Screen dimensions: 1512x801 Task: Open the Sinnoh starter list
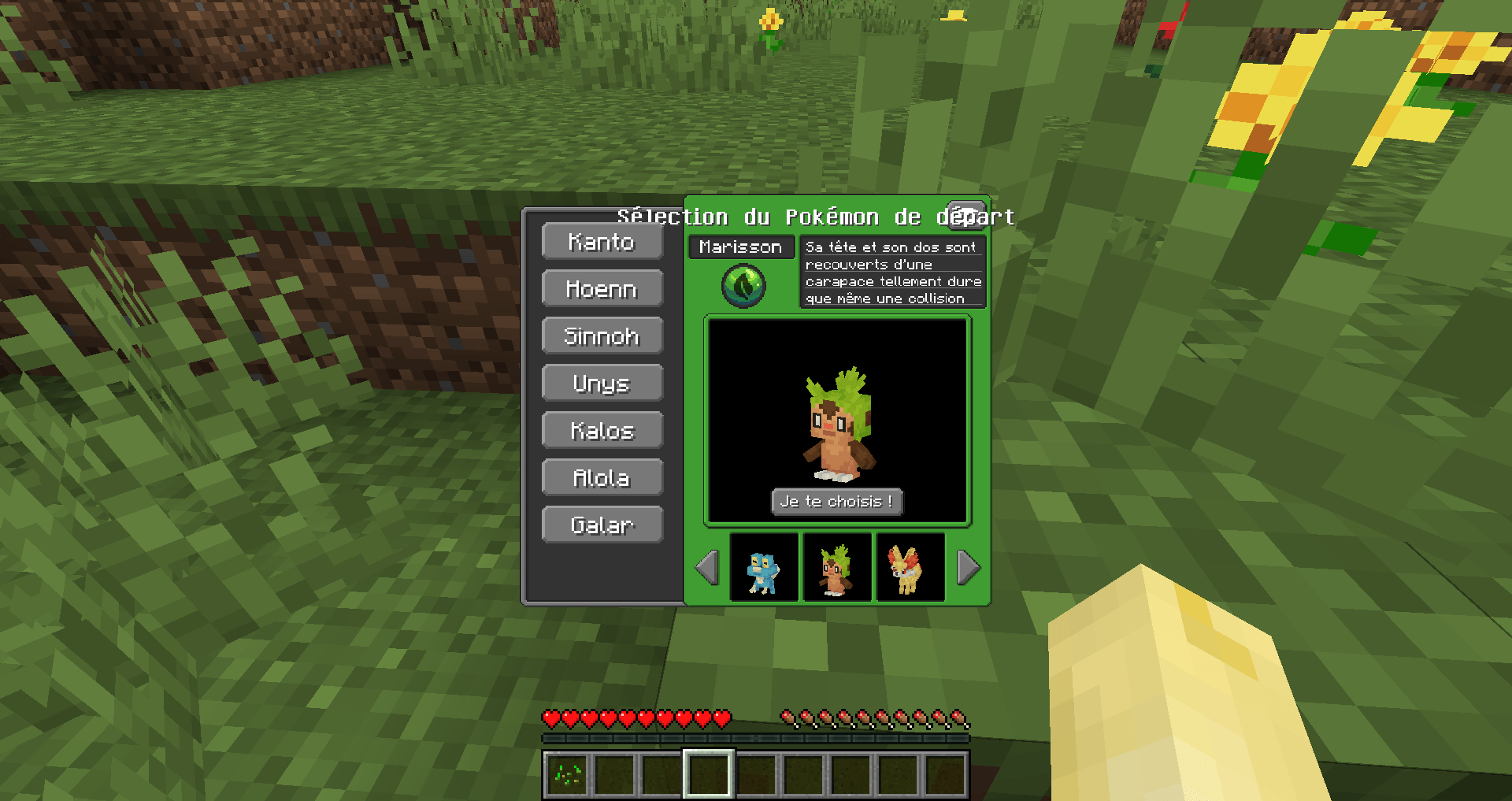602,336
